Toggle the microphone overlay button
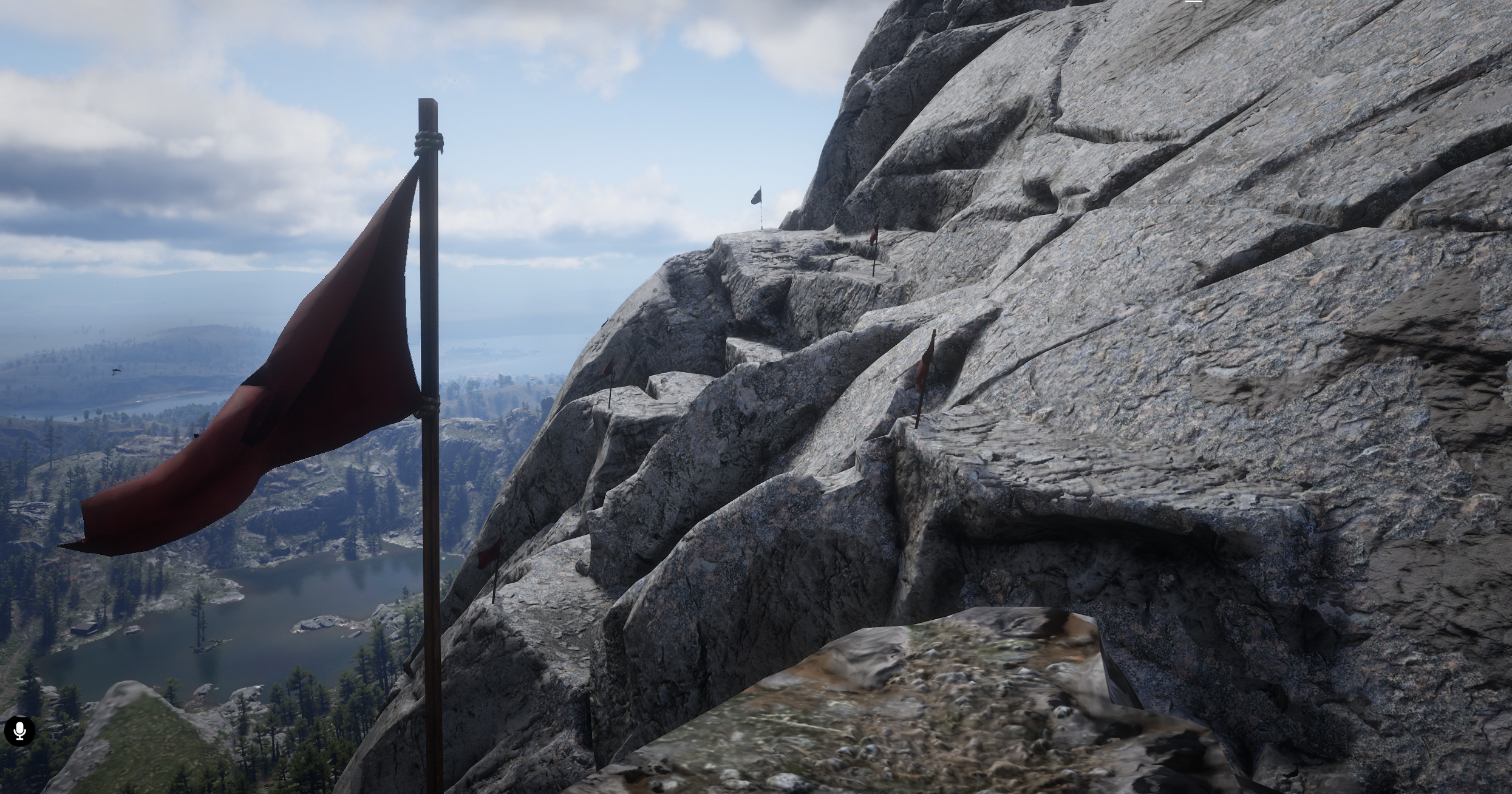The height and width of the screenshot is (794, 1512). [19, 730]
